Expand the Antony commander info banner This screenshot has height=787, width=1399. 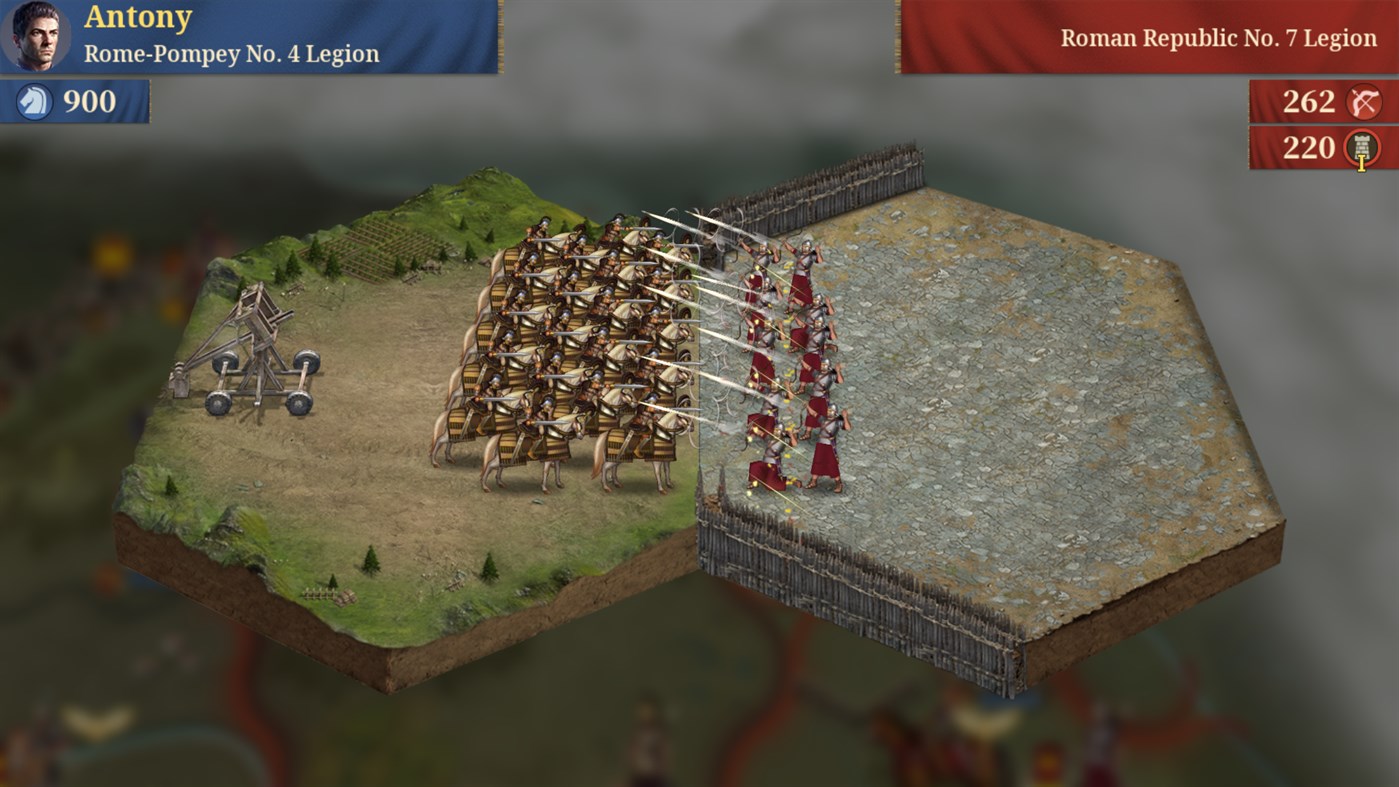click(250, 37)
